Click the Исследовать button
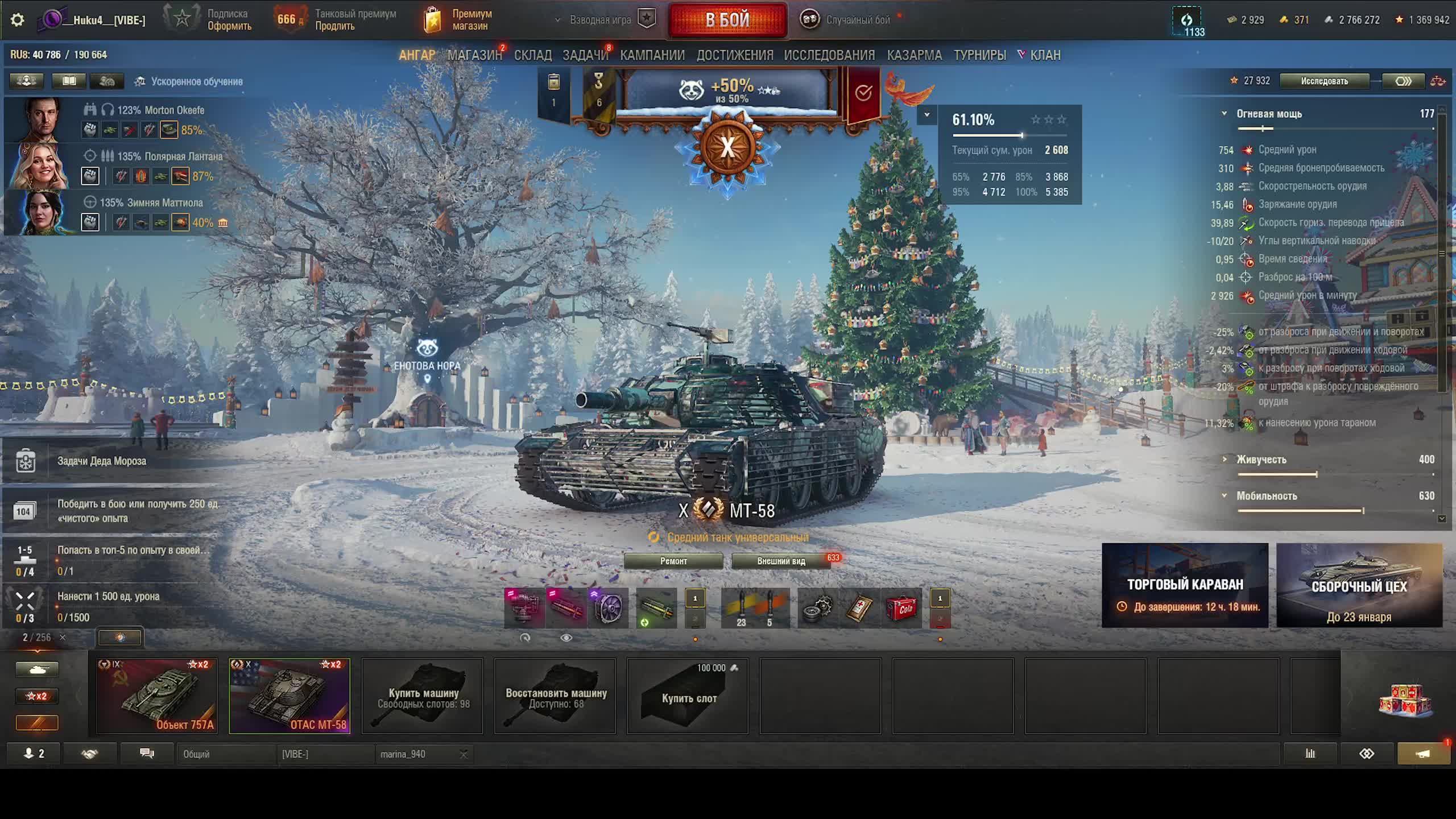Viewport: 1456px width, 819px height. tap(1324, 81)
